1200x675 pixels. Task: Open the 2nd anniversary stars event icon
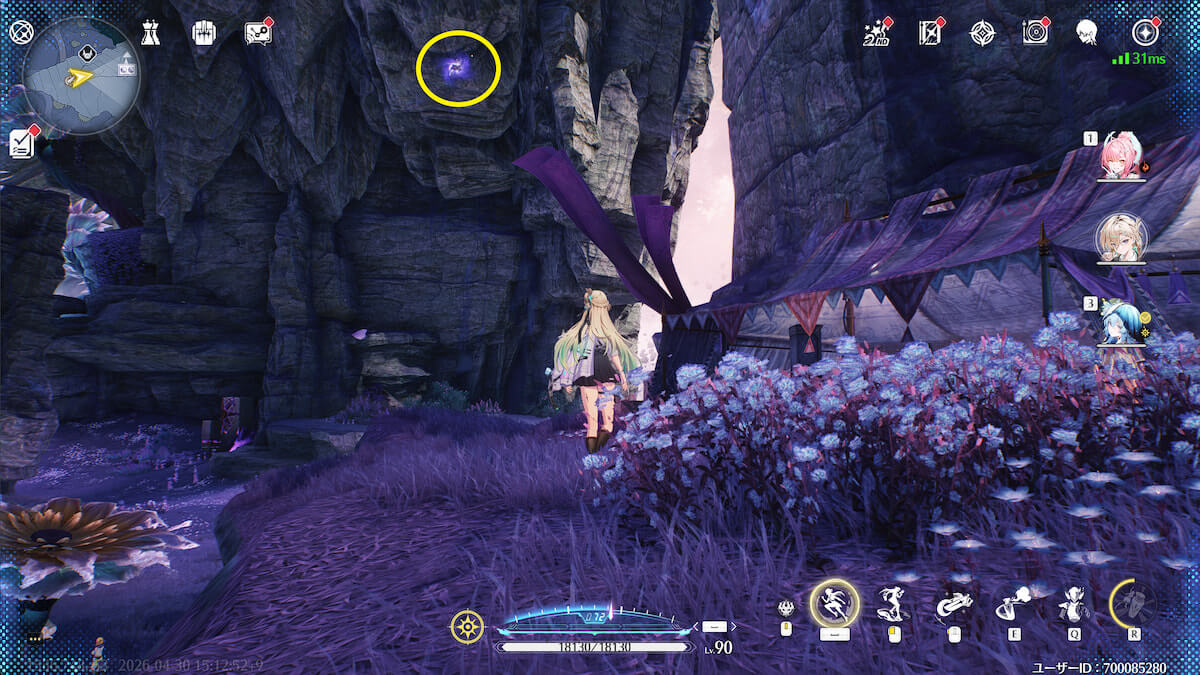pos(876,33)
